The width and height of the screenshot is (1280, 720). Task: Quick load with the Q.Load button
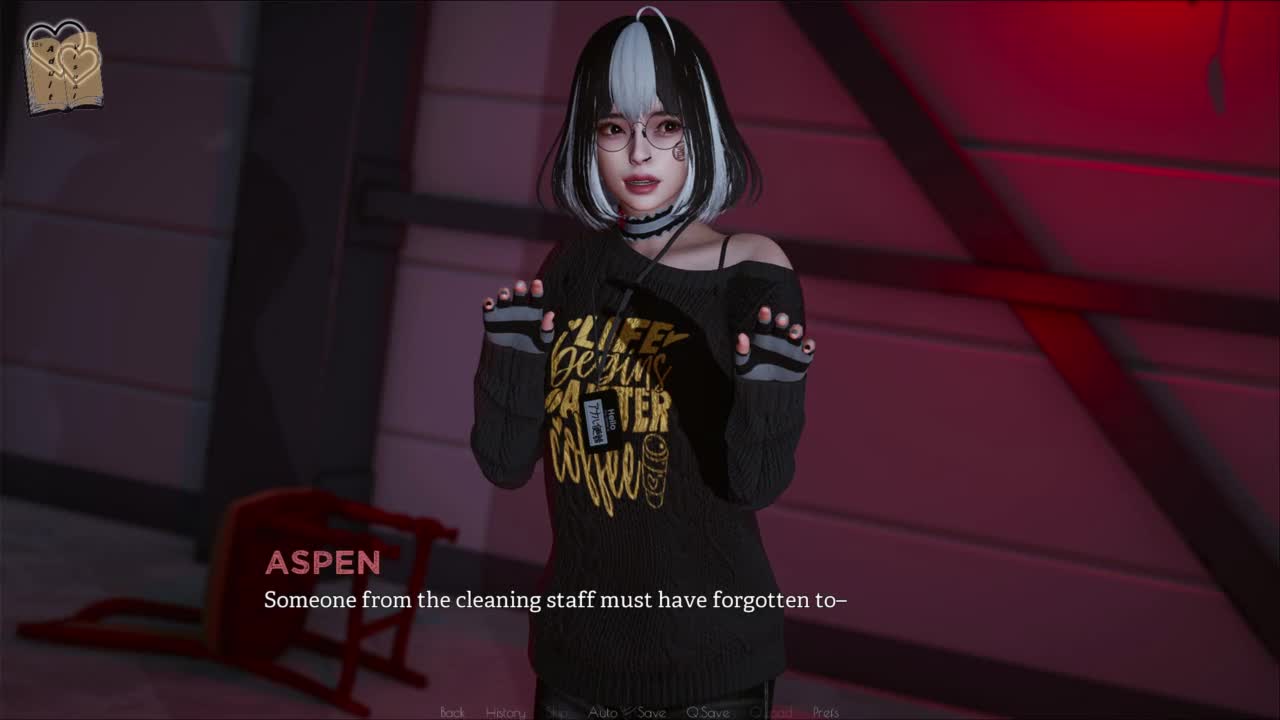click(770, 712)
